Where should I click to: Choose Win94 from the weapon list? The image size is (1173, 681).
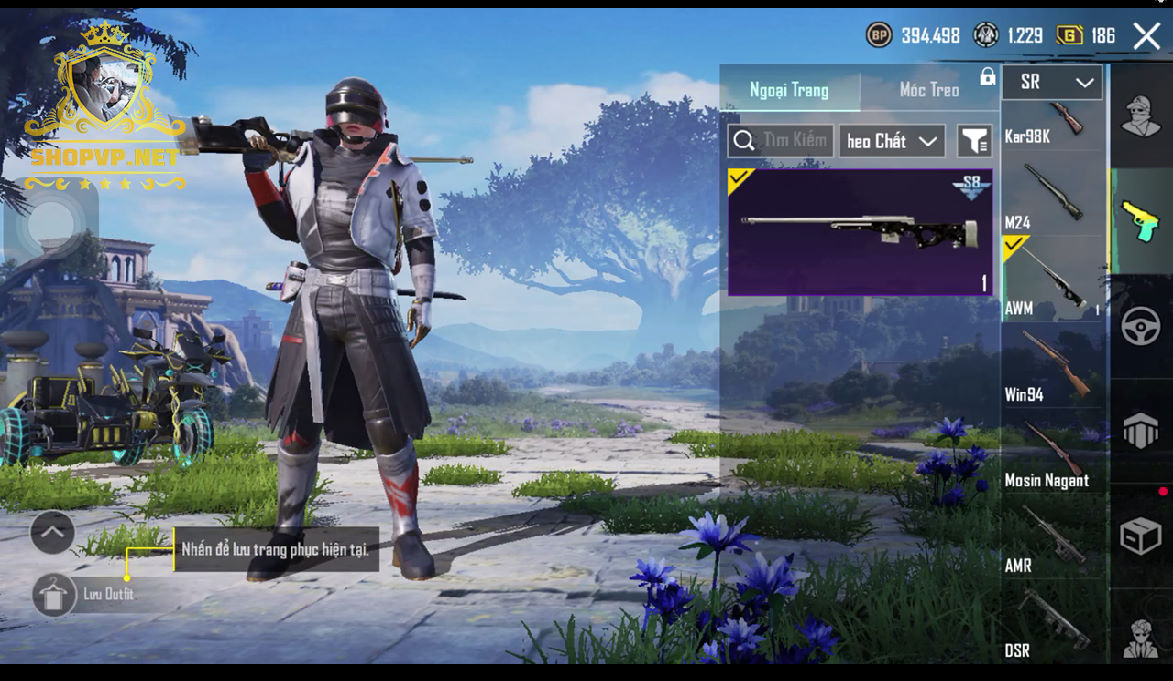tap(1052, 366)
